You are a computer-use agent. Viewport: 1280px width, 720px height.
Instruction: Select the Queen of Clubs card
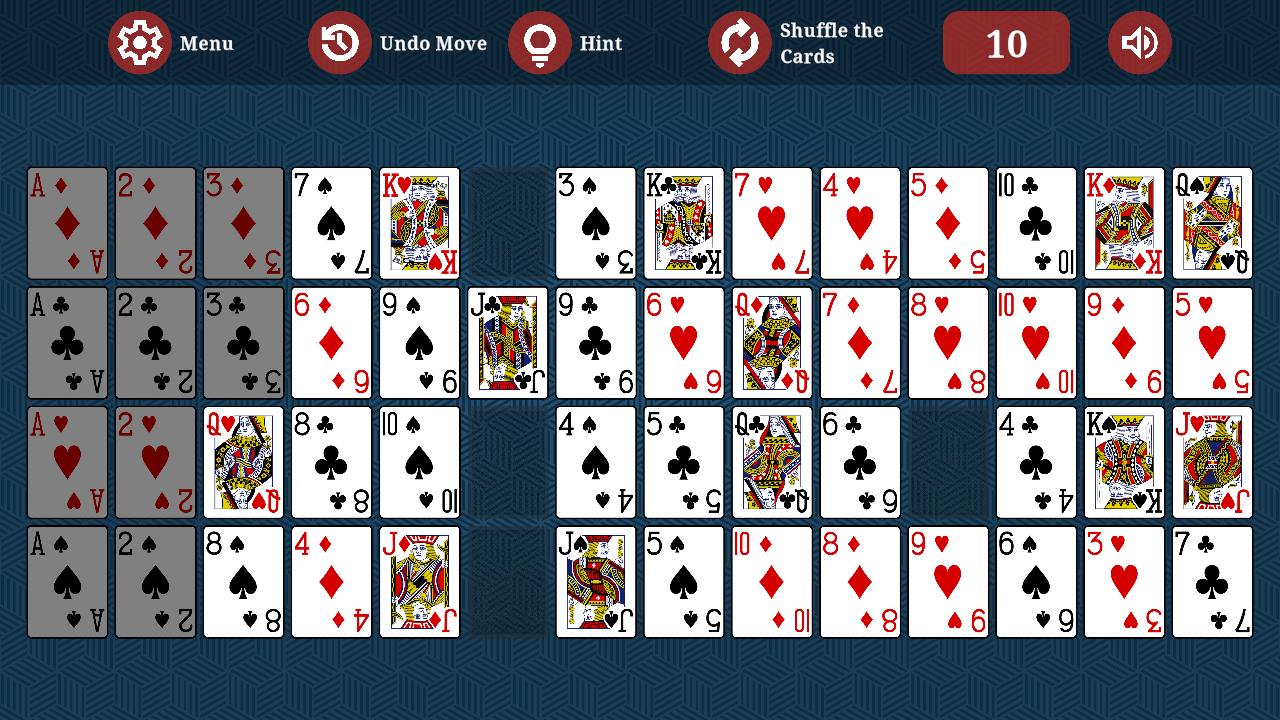pos(773,463)
